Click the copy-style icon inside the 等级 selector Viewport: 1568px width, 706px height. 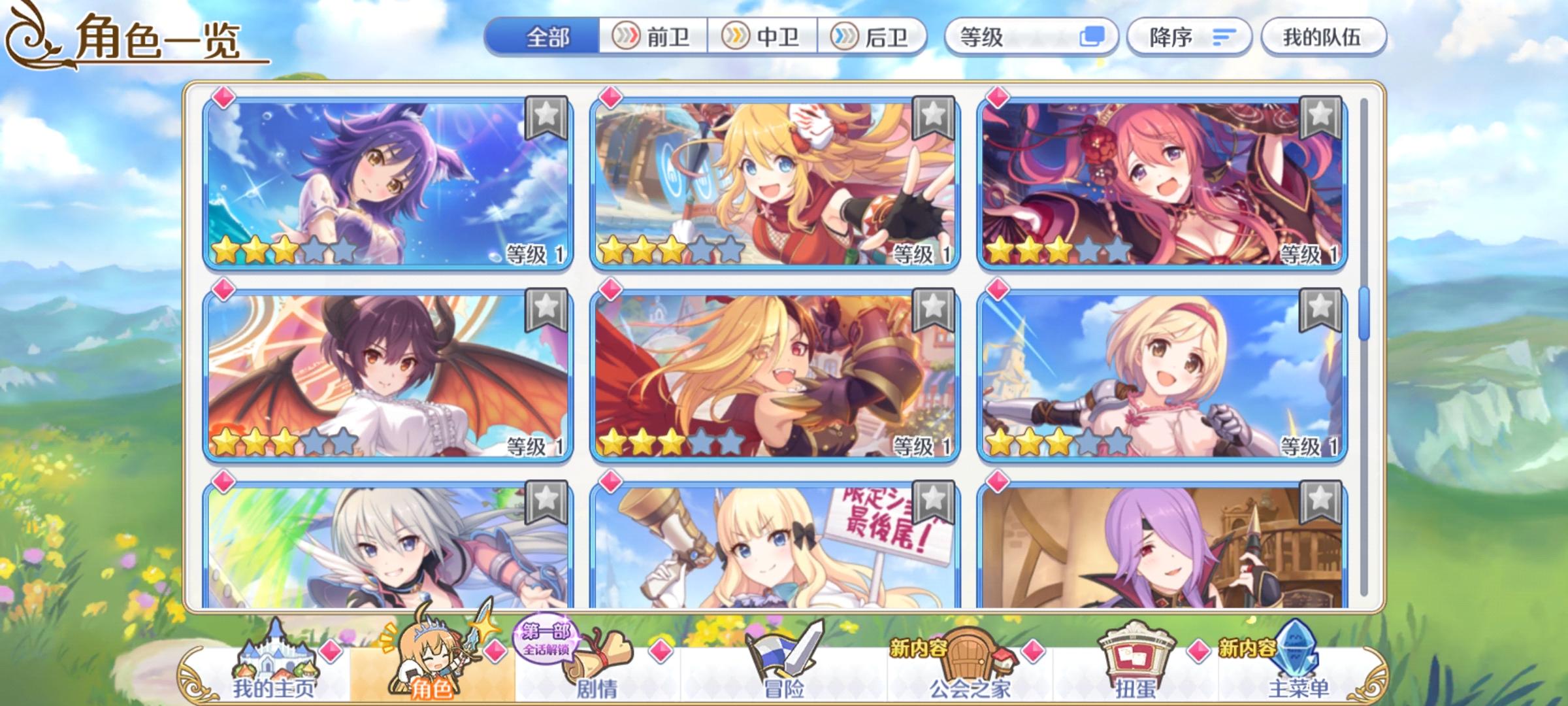coord(1096,38)
